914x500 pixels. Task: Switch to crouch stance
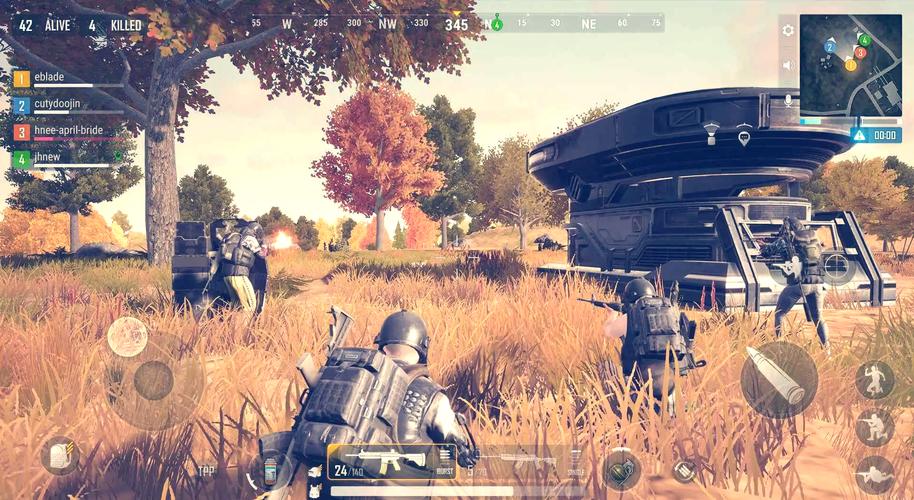(874, 427)
